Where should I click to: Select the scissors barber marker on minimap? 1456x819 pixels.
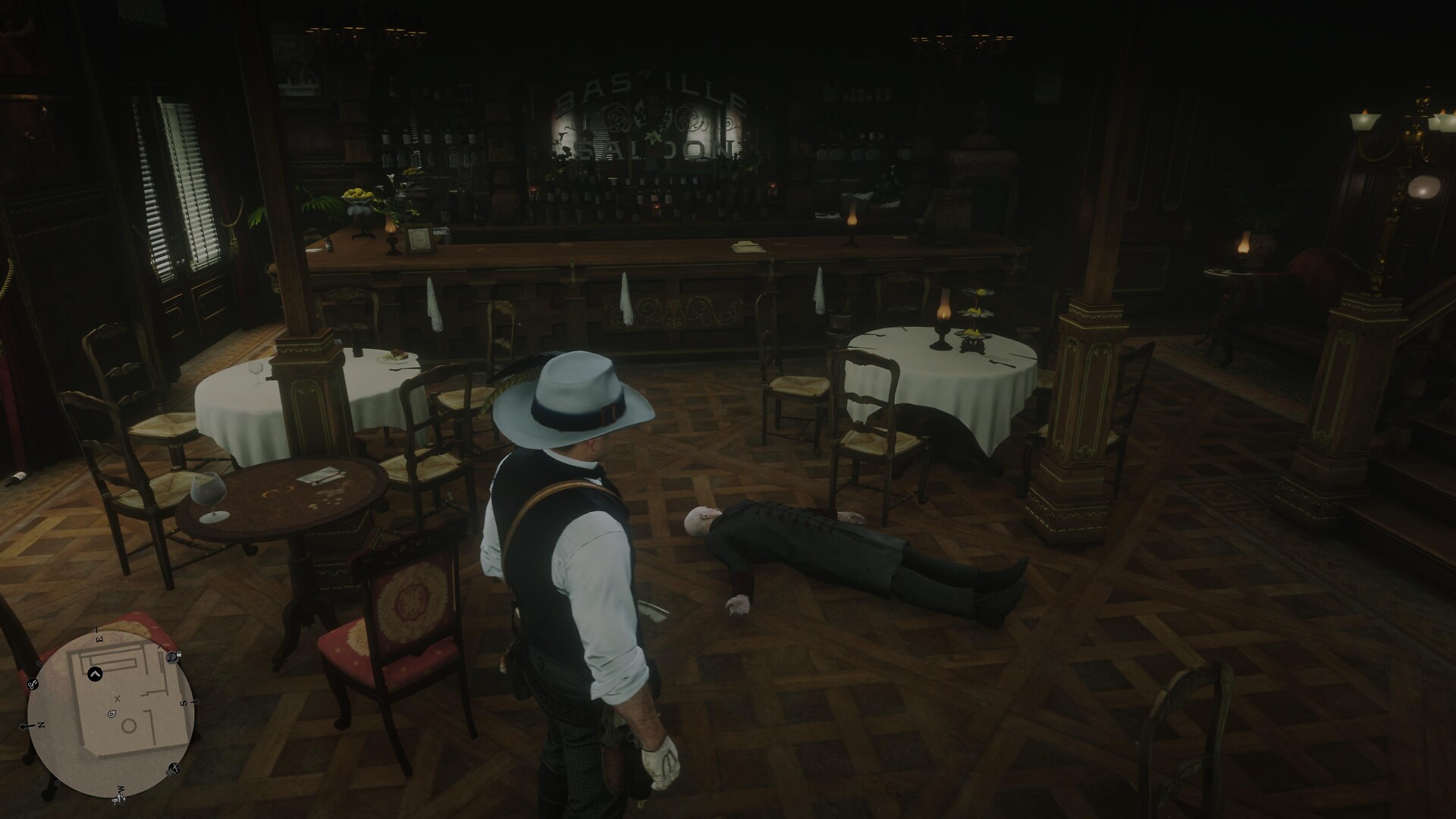pyautogui.click(x=33, y=685)
